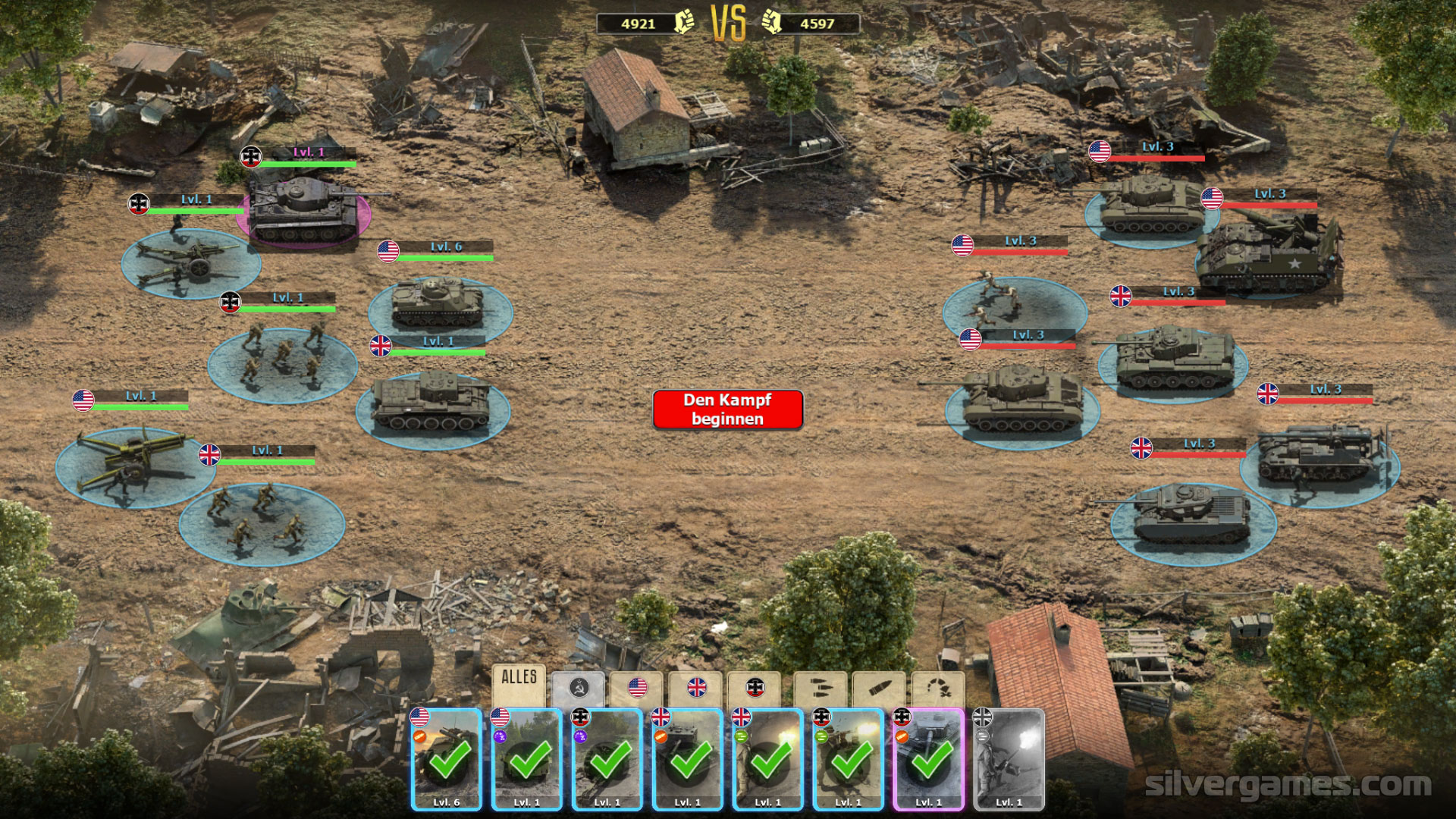Choose the German iron cross filter tab
Image resolution: width=1456 pixels, height=819 pixels.
click(755, 688)
